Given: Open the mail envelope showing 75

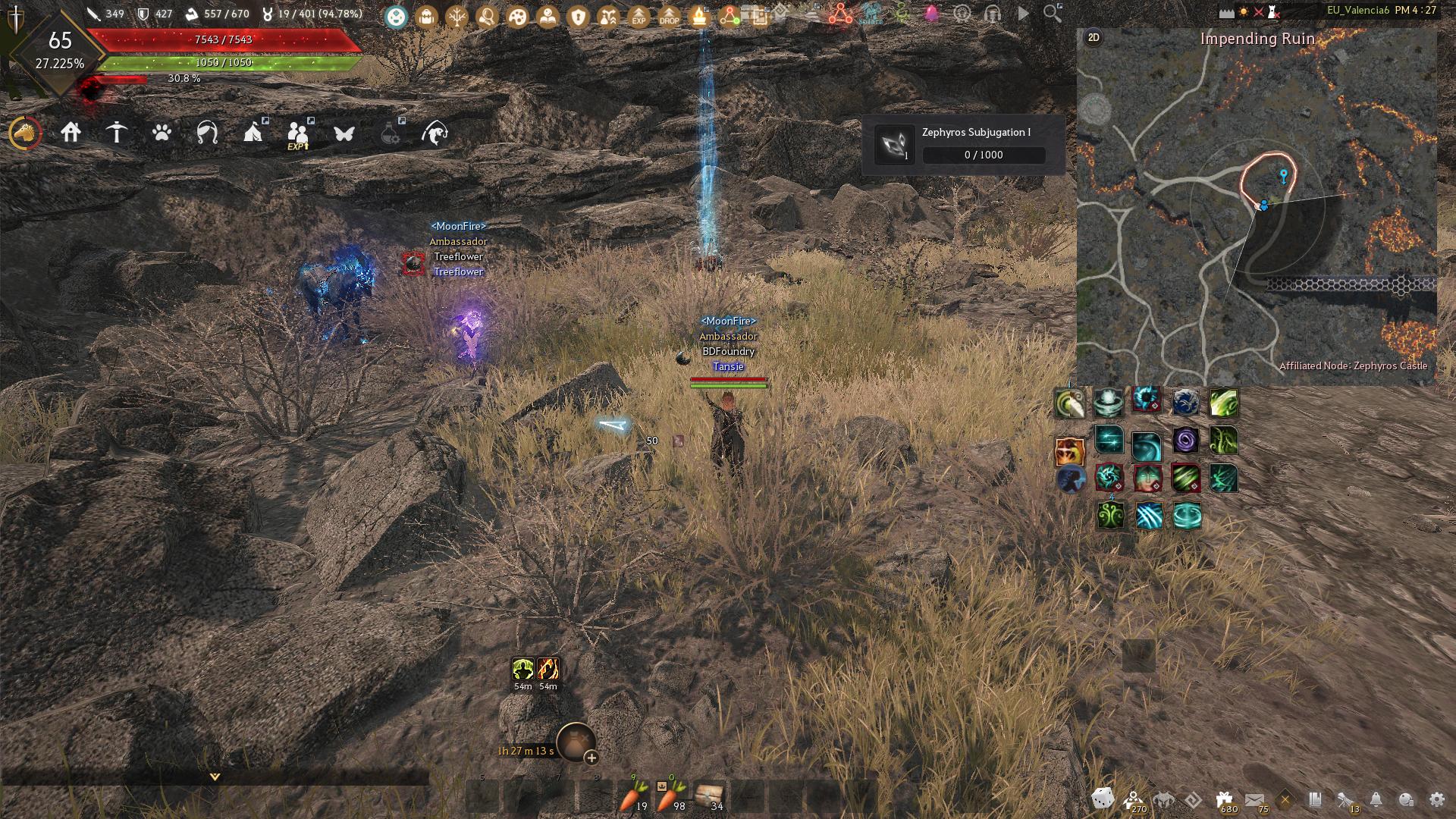Looking at the screenshot, I should [x=1255, y=799].
